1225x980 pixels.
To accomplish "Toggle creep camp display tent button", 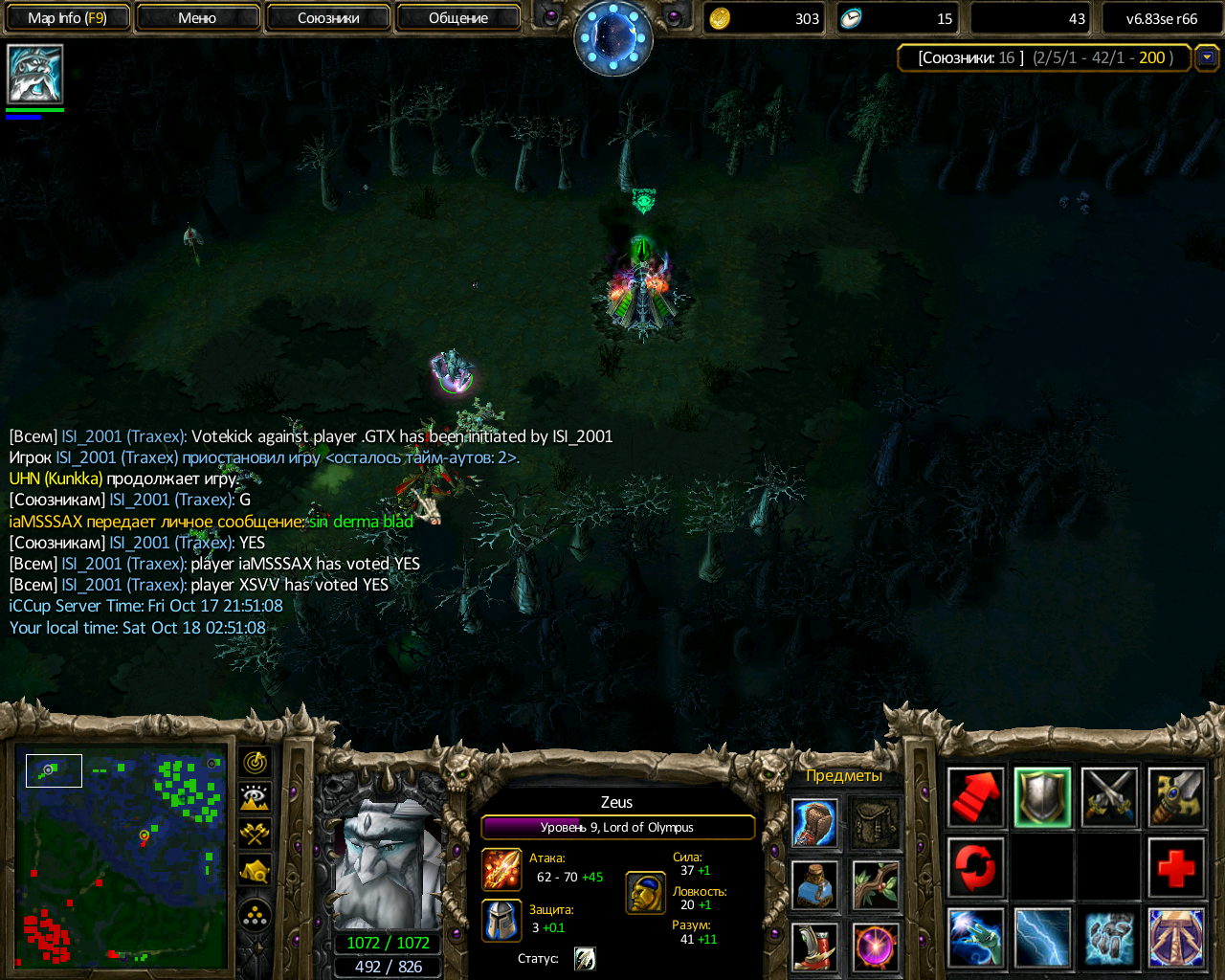I will click(255, 870).
